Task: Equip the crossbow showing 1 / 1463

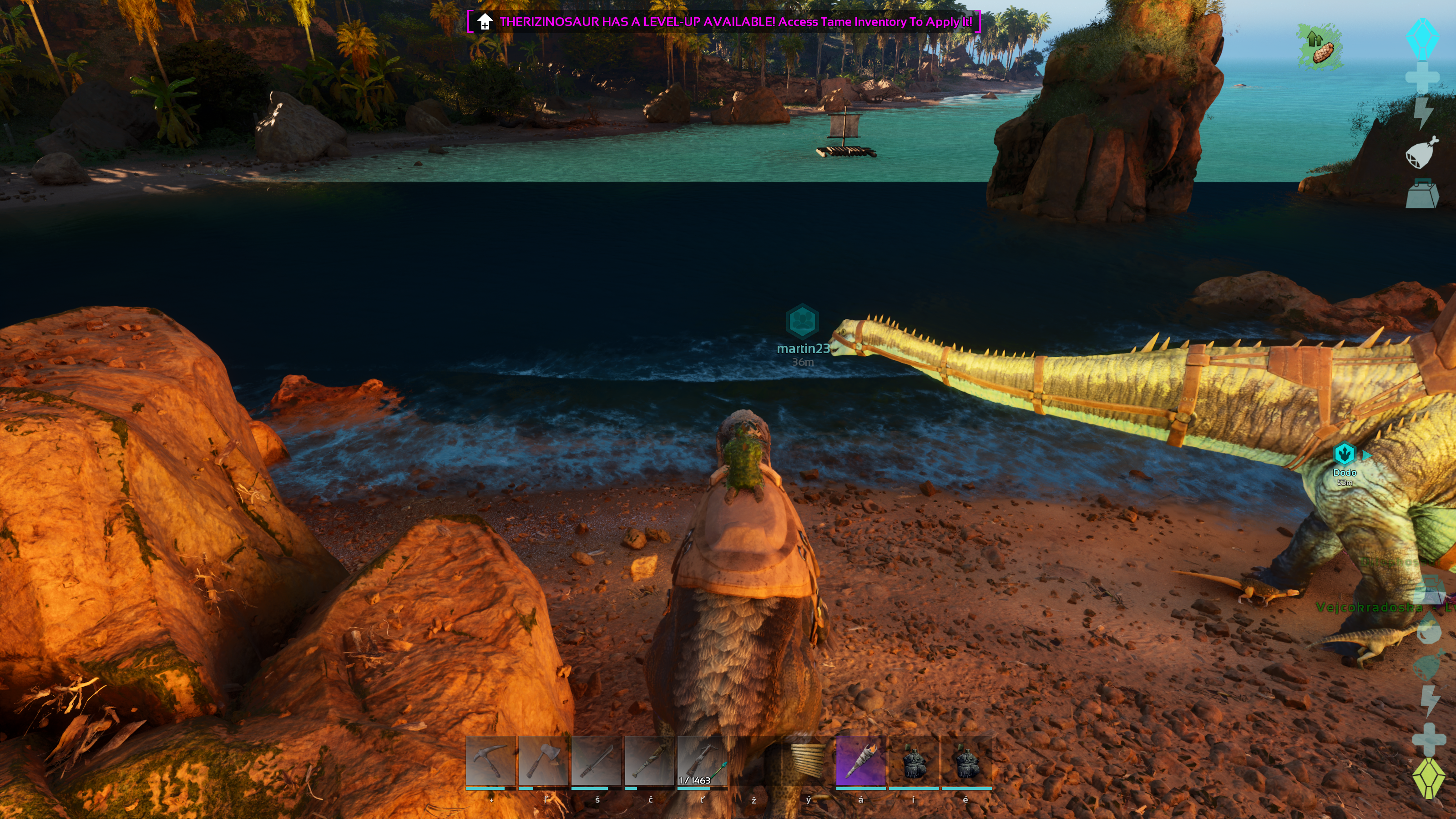Action: pyautogui.click(x=702, y=761)
